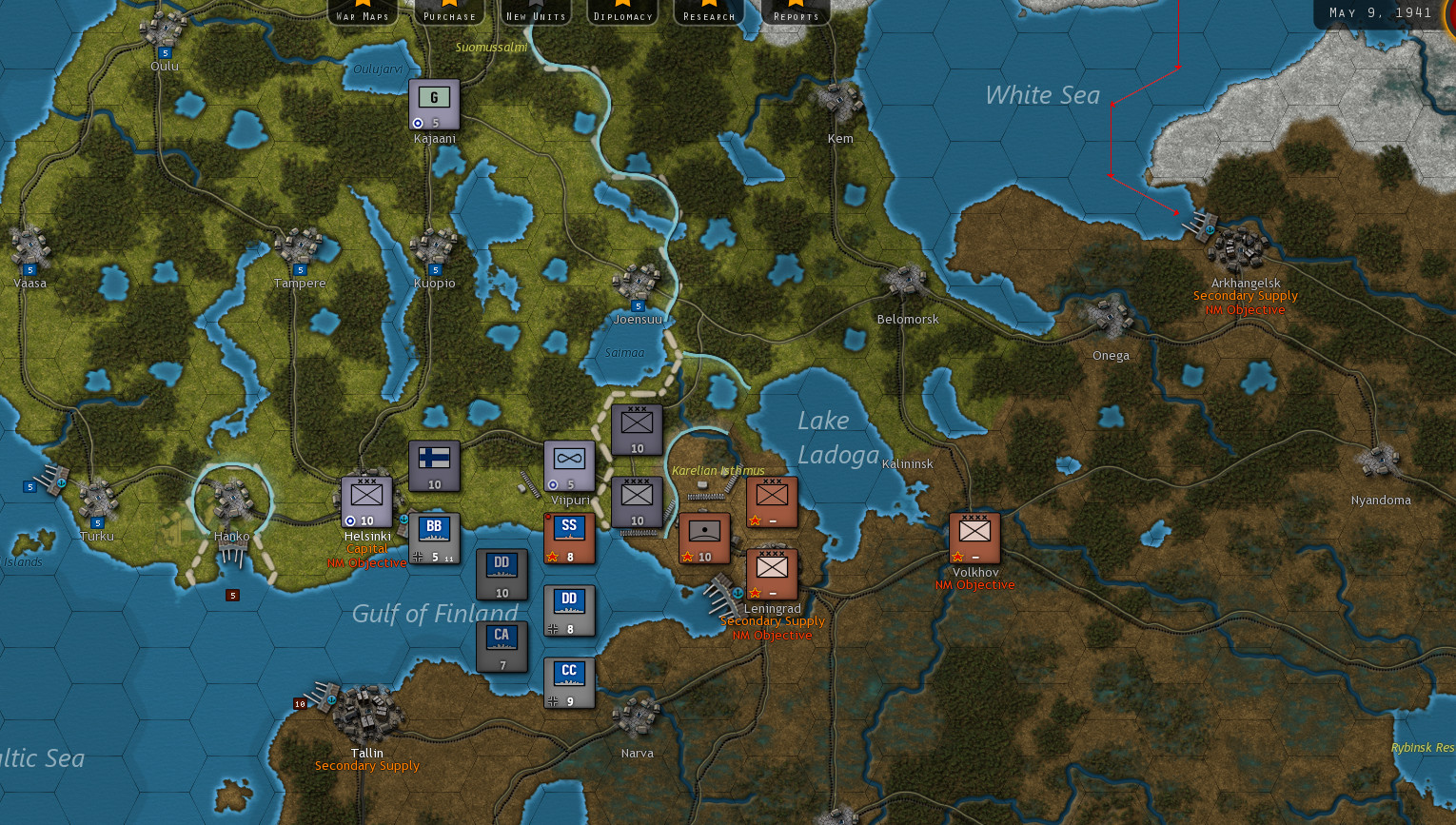Select the Soviet army unit at Leningrad
The image size is (1456, 825).
(x=772, y=572)
